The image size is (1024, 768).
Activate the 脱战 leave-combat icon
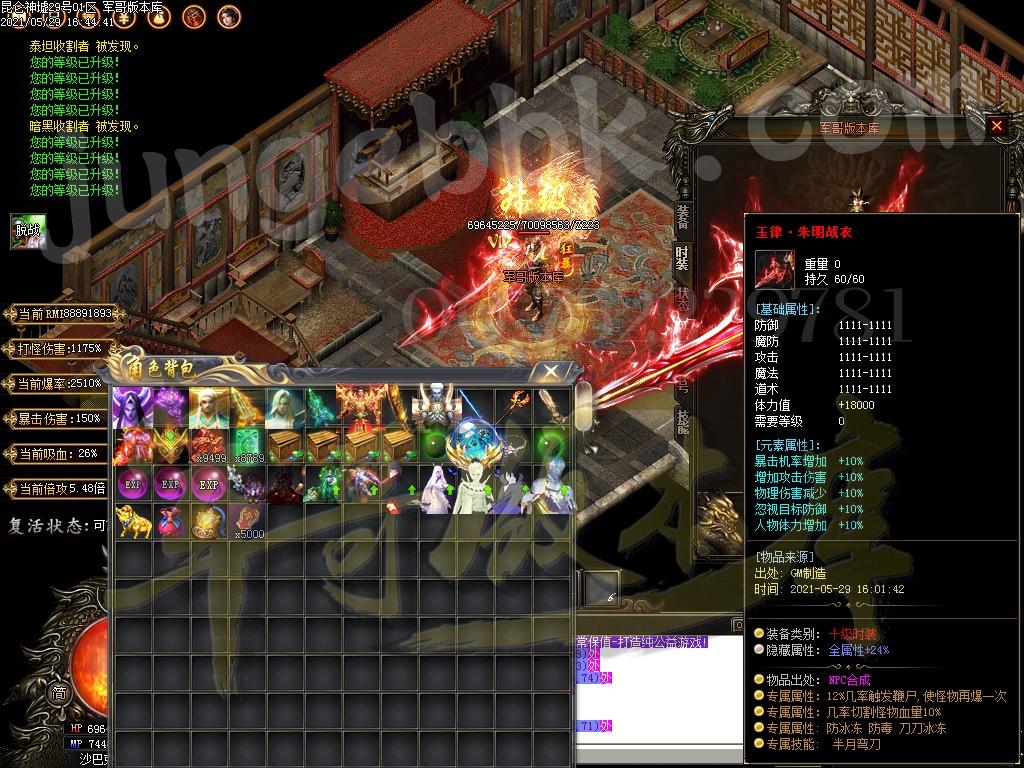tap(28, 231)
